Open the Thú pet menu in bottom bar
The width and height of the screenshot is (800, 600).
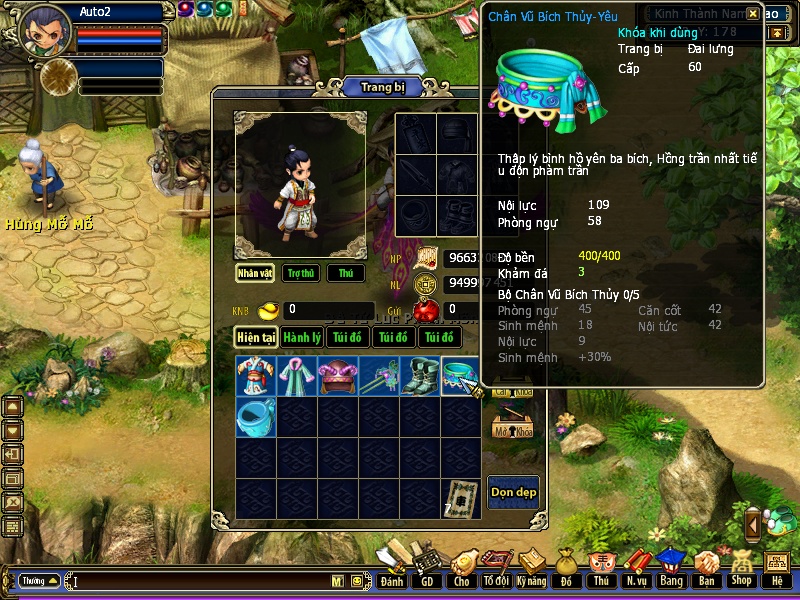coord(600,569)
